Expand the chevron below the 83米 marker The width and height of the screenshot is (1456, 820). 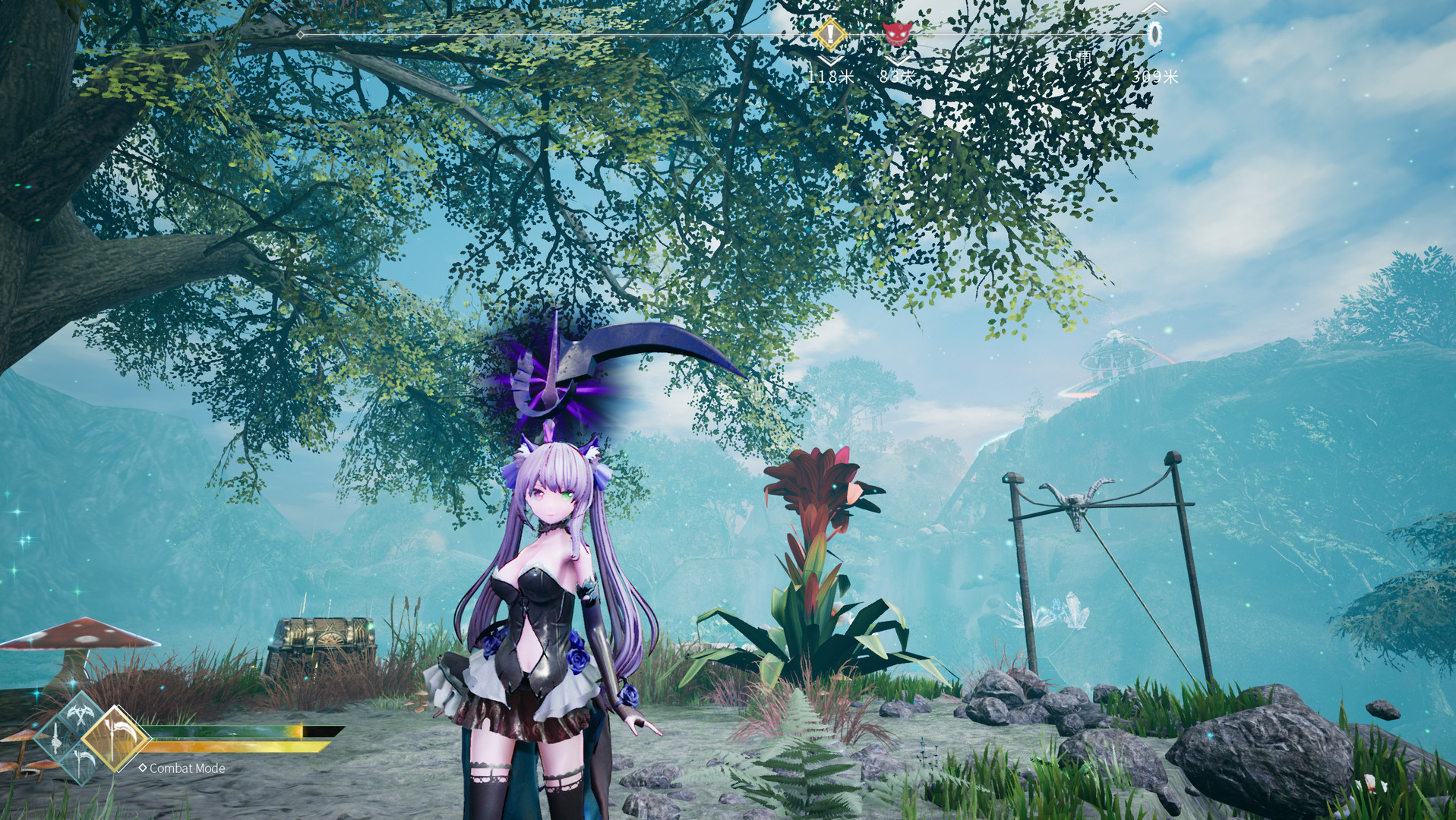[896, 60]
